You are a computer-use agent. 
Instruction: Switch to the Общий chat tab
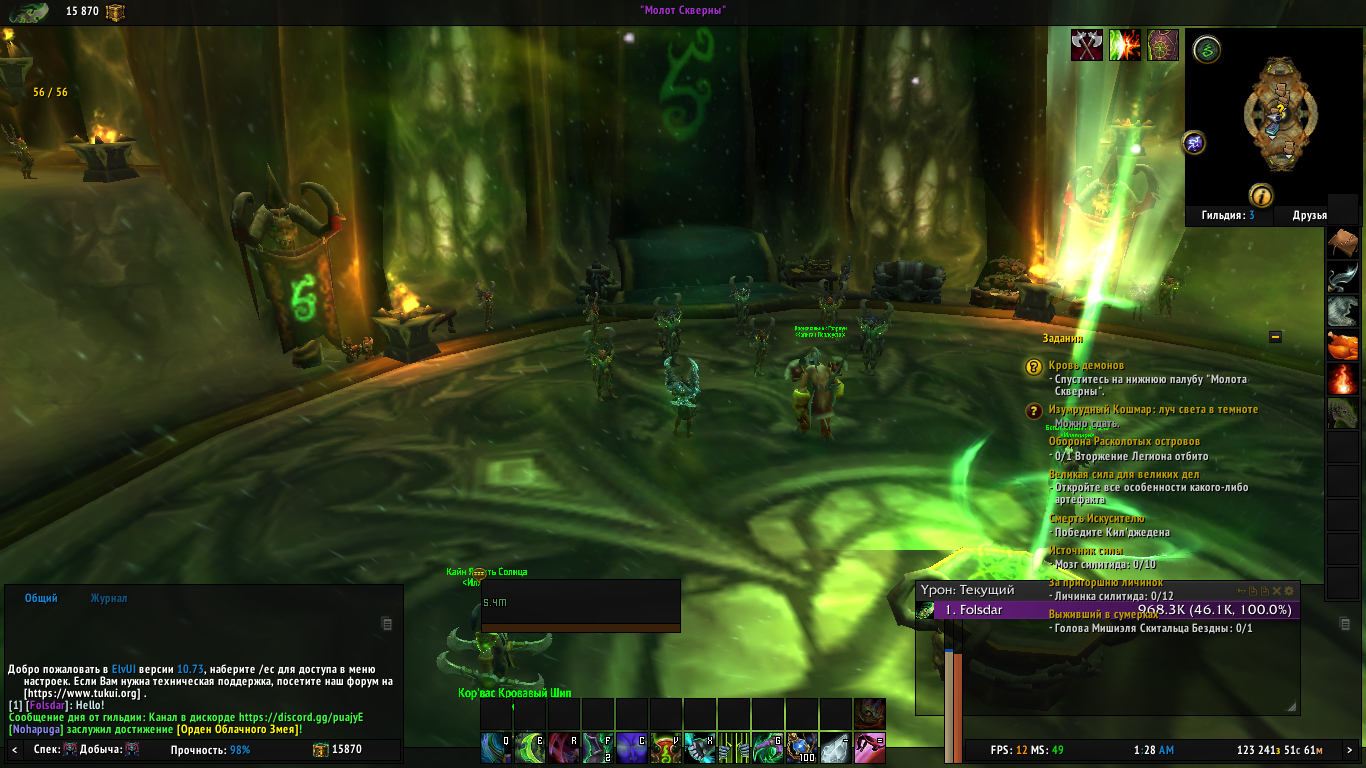pyautogui.click(x=41, y=598)
